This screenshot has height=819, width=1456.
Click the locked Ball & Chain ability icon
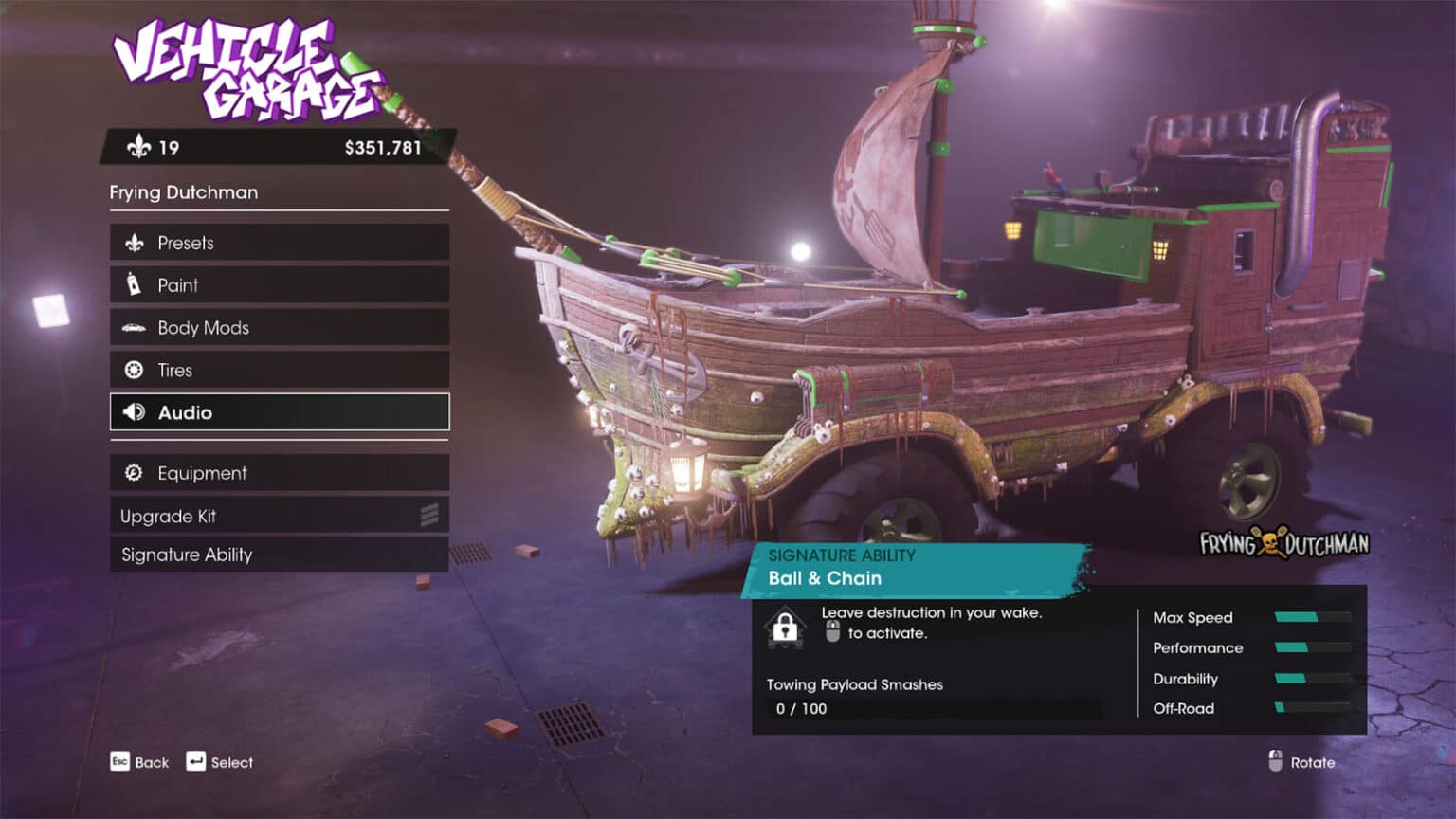pyautogui.click(x=785, y=627)
